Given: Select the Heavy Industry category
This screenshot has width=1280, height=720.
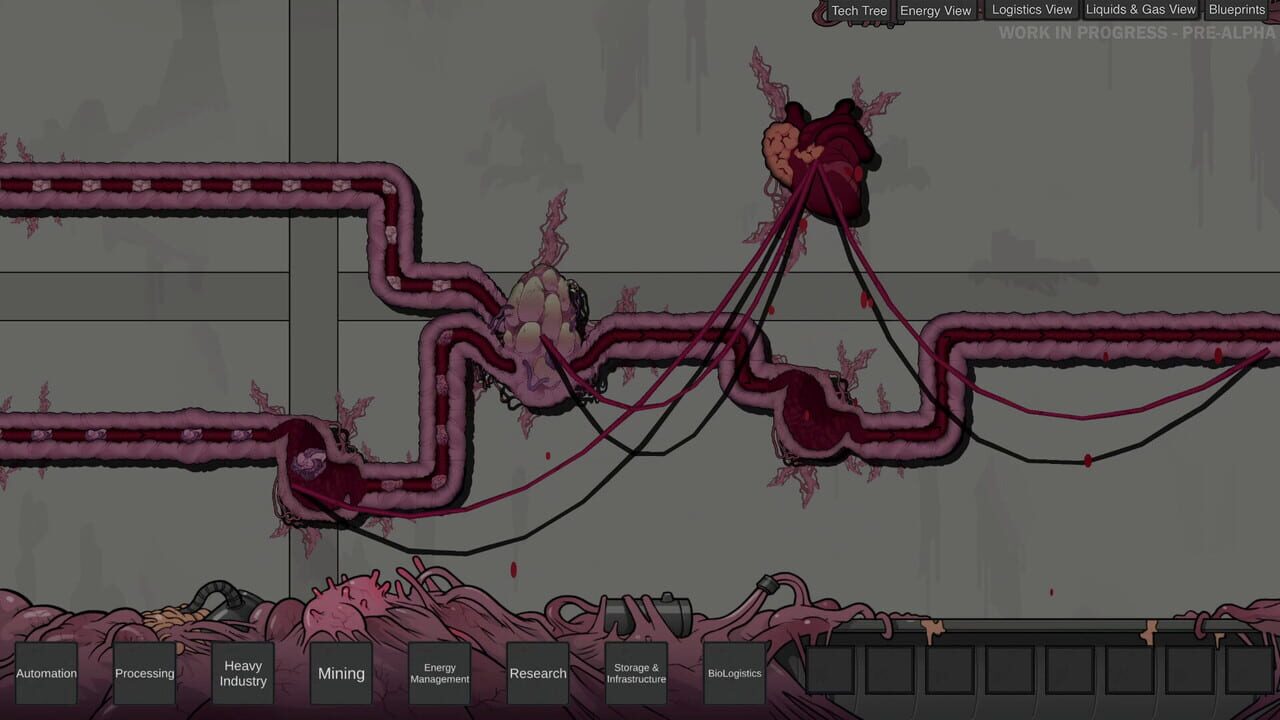Looking at the screenshot, I should pyautogui.click(x=243, y=673).
